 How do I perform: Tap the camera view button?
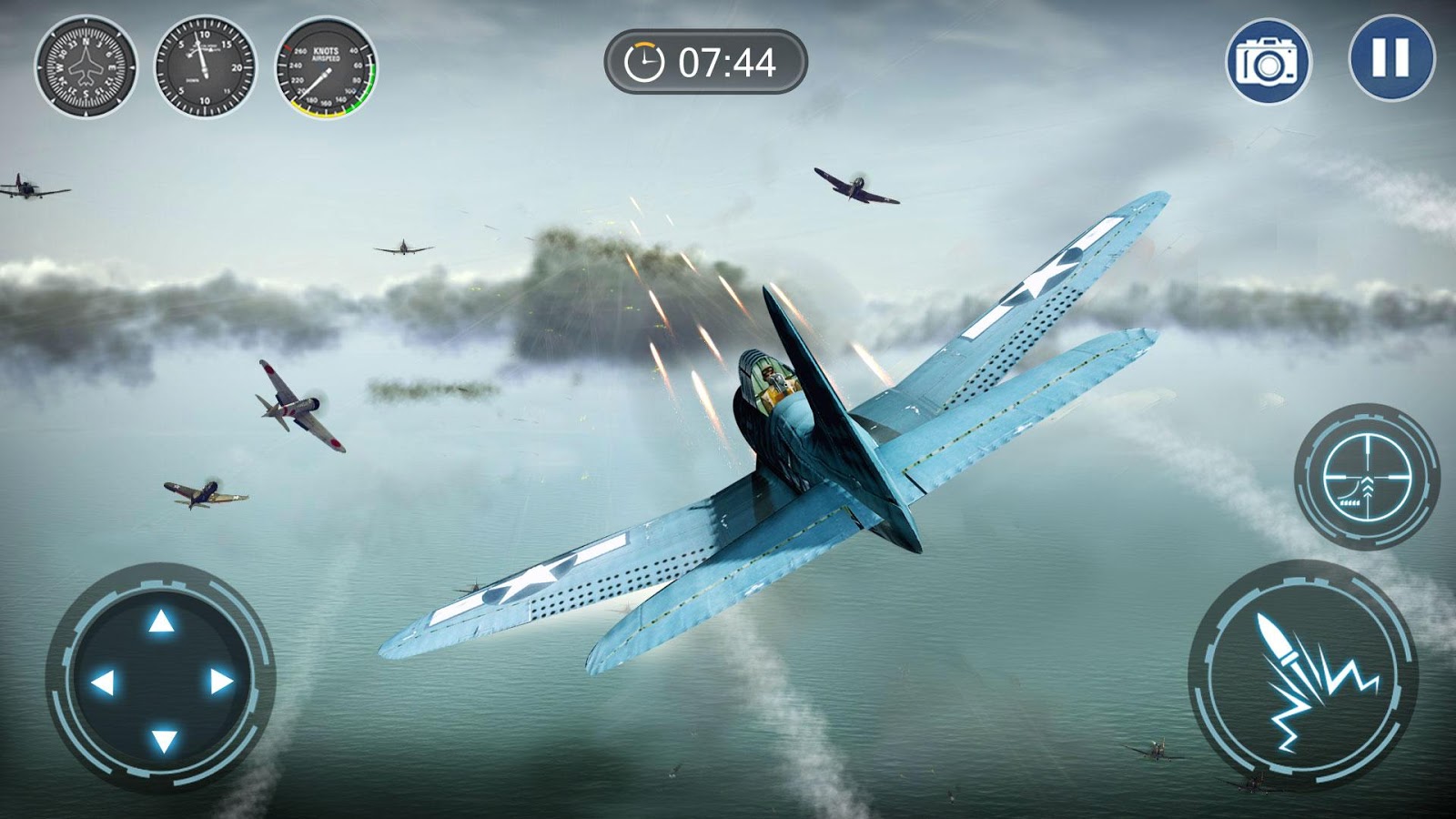coord(1269,62)
